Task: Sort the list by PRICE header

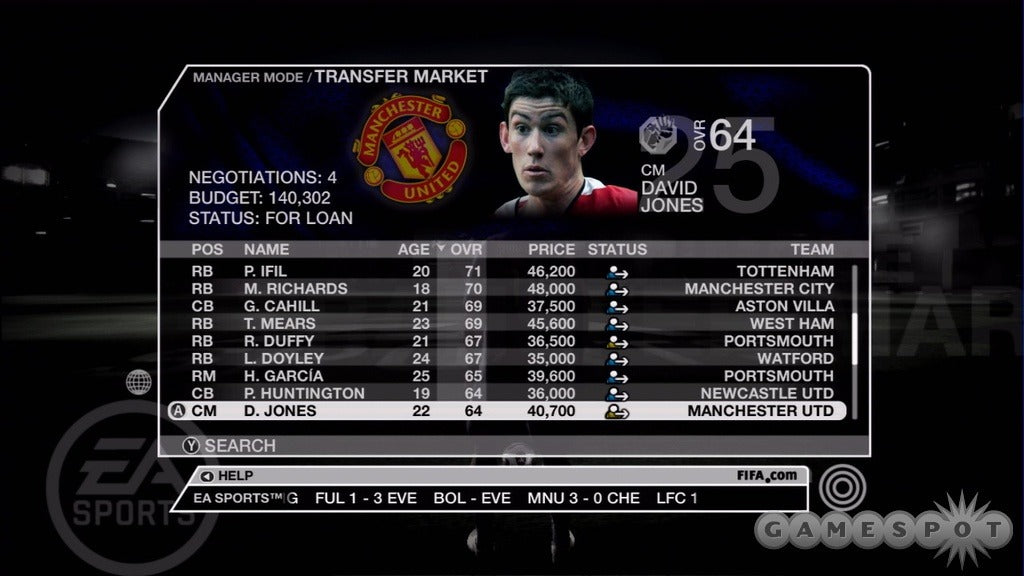Action: click(x=551, y=249)
